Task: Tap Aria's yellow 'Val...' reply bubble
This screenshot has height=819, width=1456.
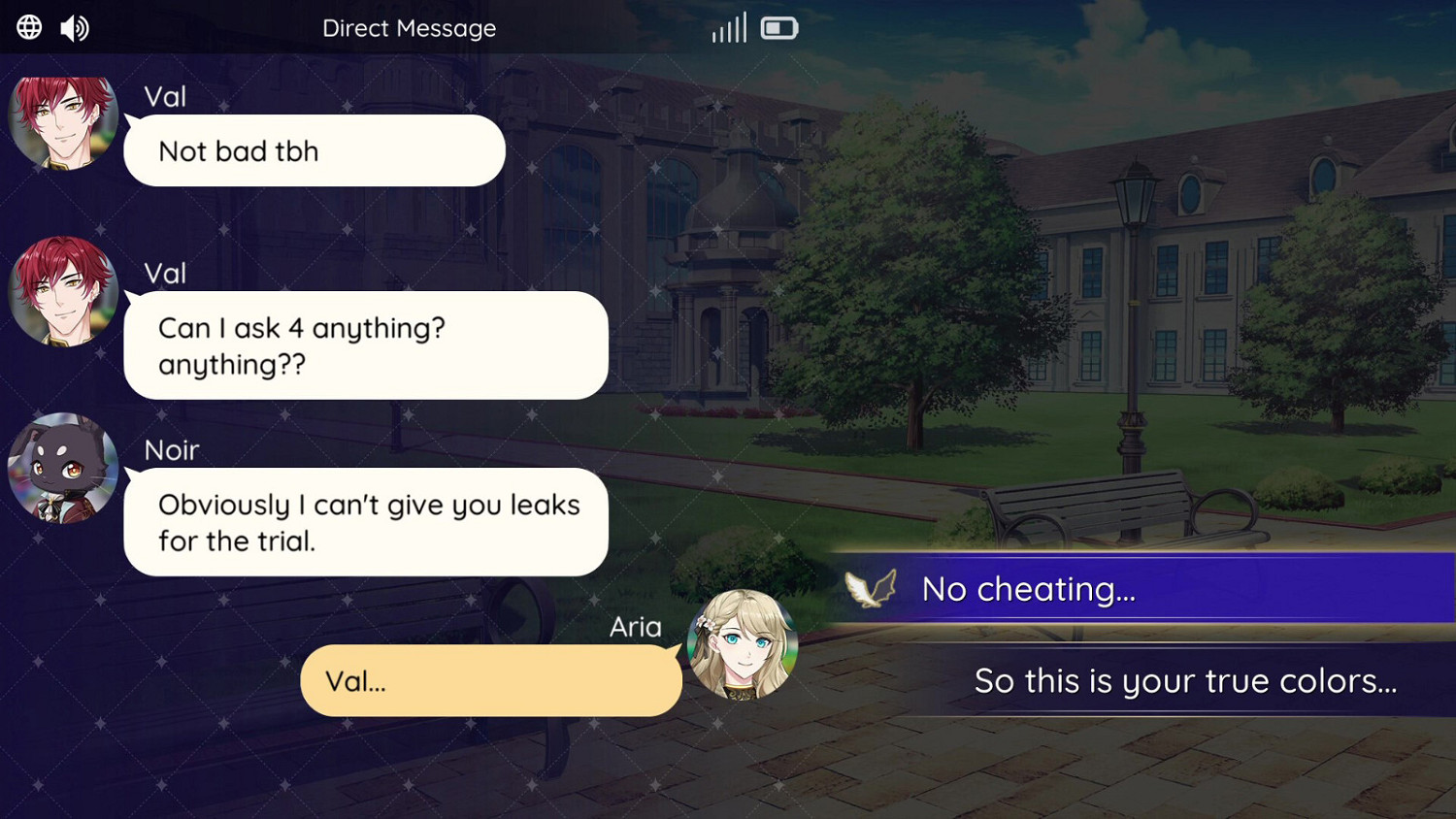Action: click(490, 680)
